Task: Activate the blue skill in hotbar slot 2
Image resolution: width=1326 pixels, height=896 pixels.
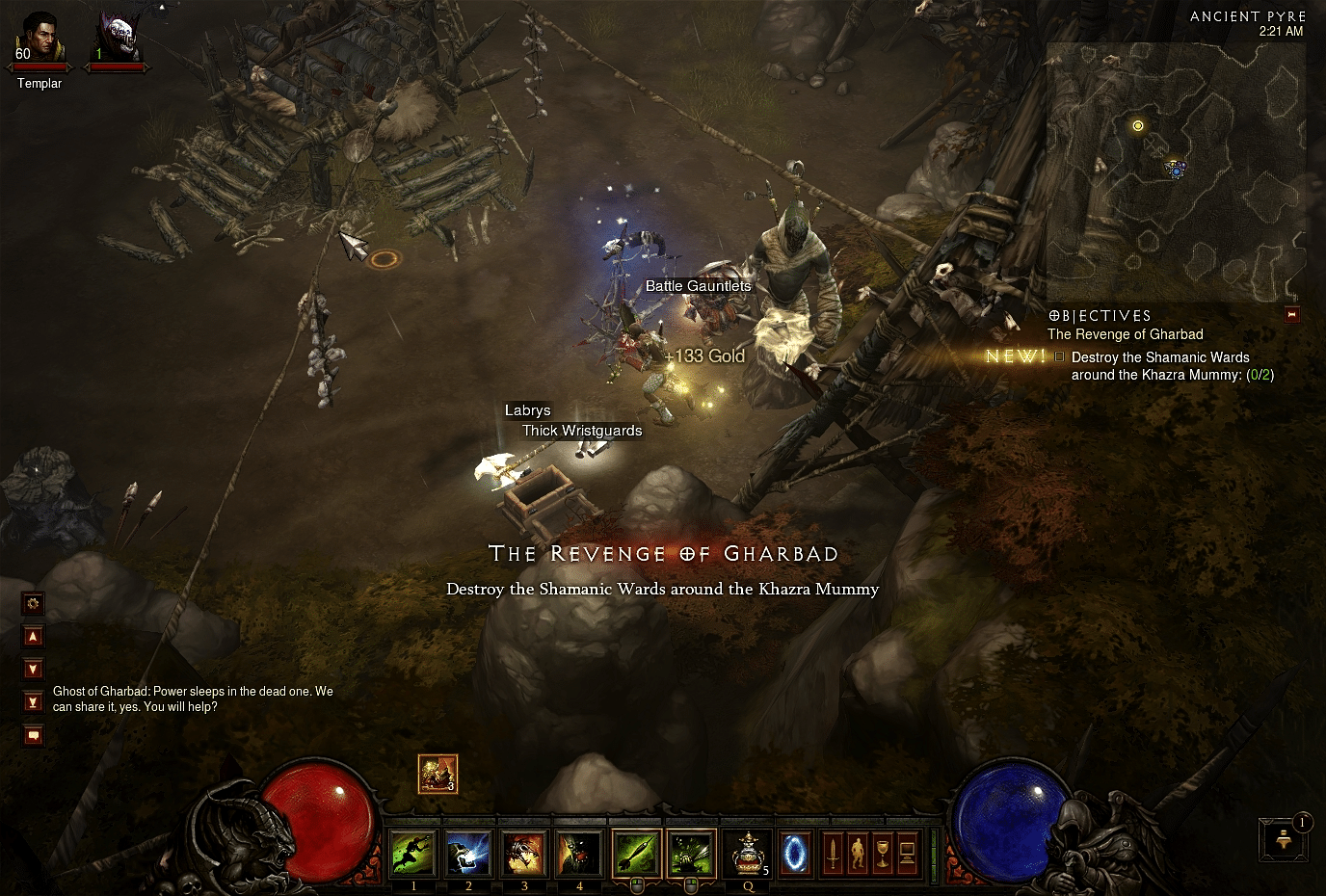Action: pos(468,853)
